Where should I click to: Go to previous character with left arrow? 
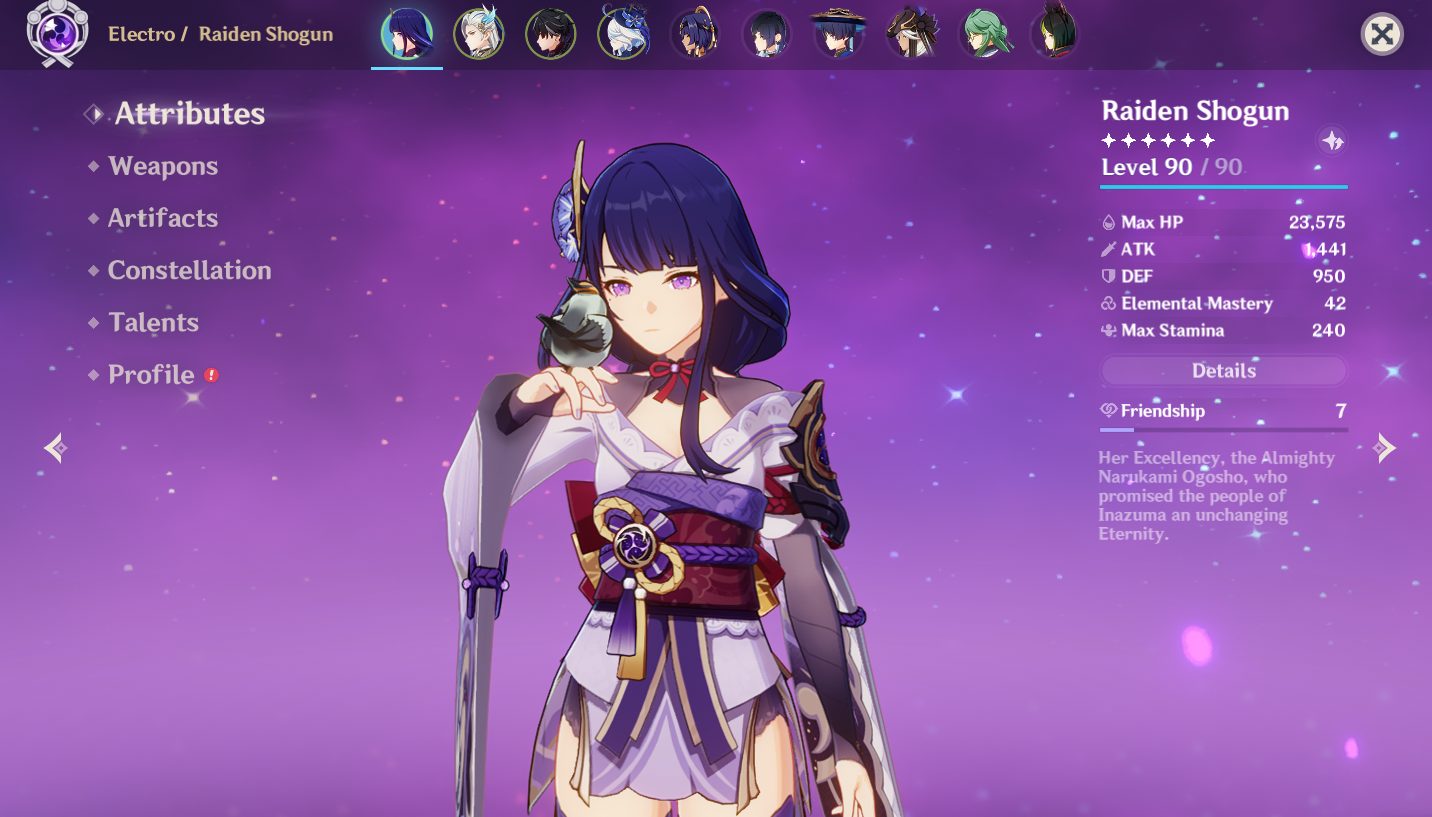pos(56,447)
